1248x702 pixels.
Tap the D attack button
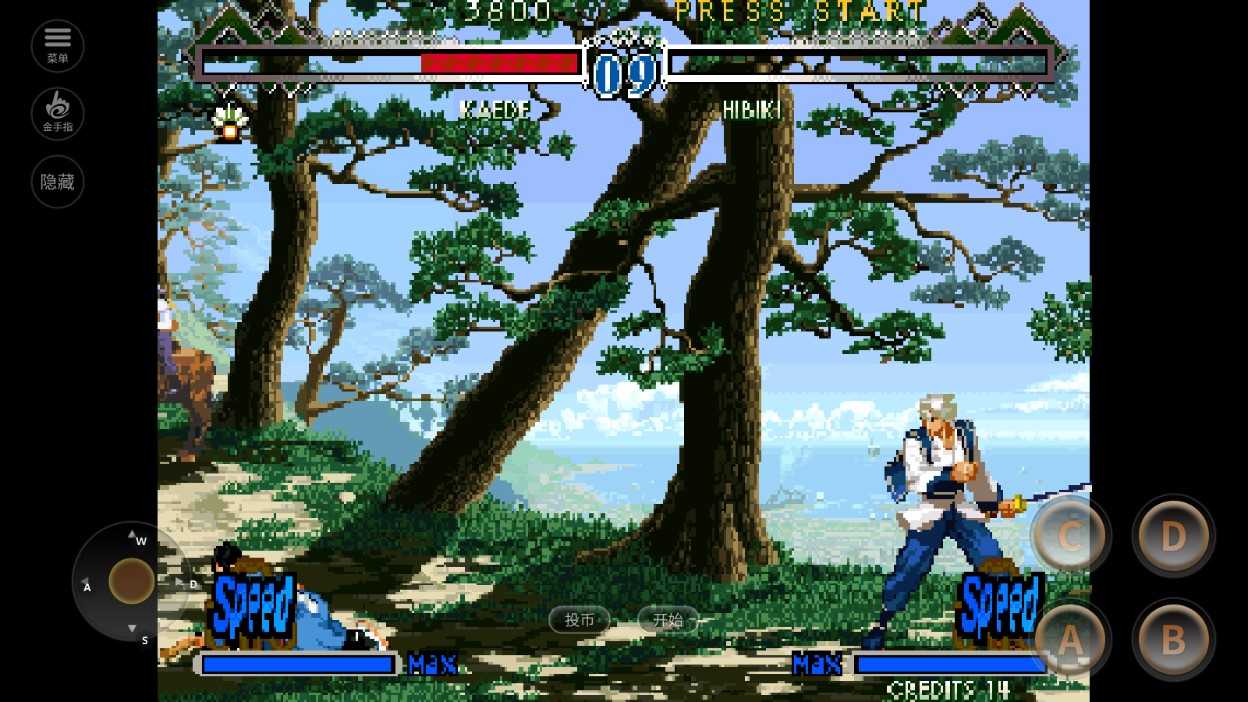point(1173,536)
